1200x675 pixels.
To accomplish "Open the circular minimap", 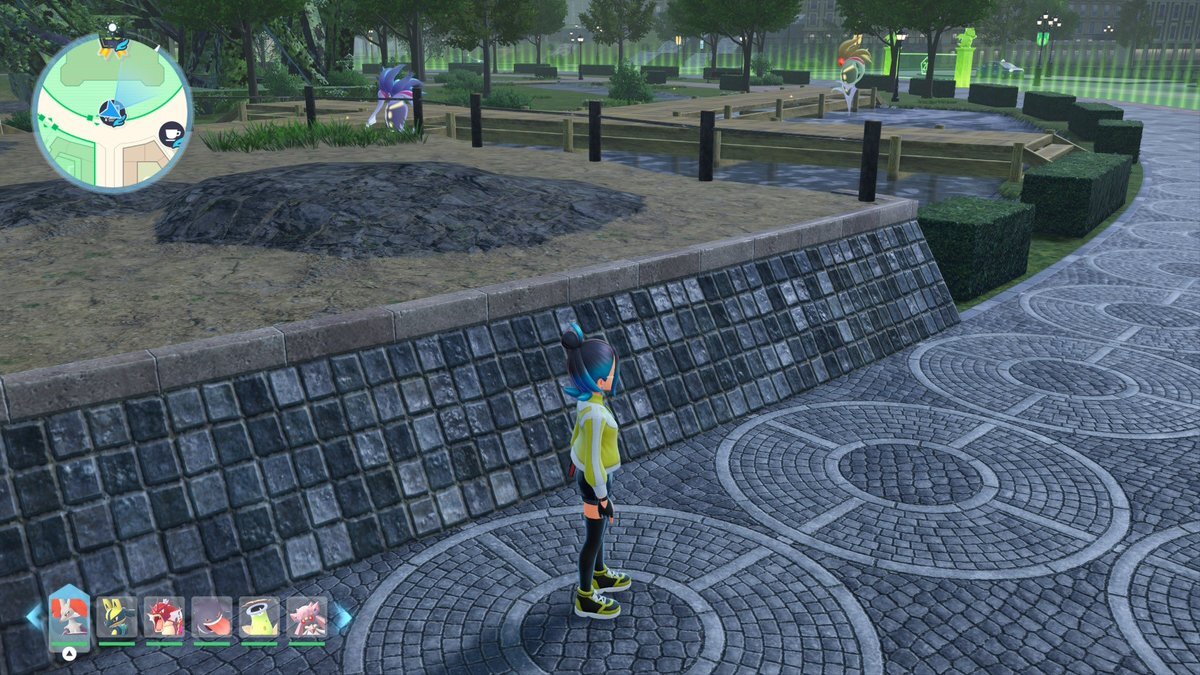I will click(112, 112).
